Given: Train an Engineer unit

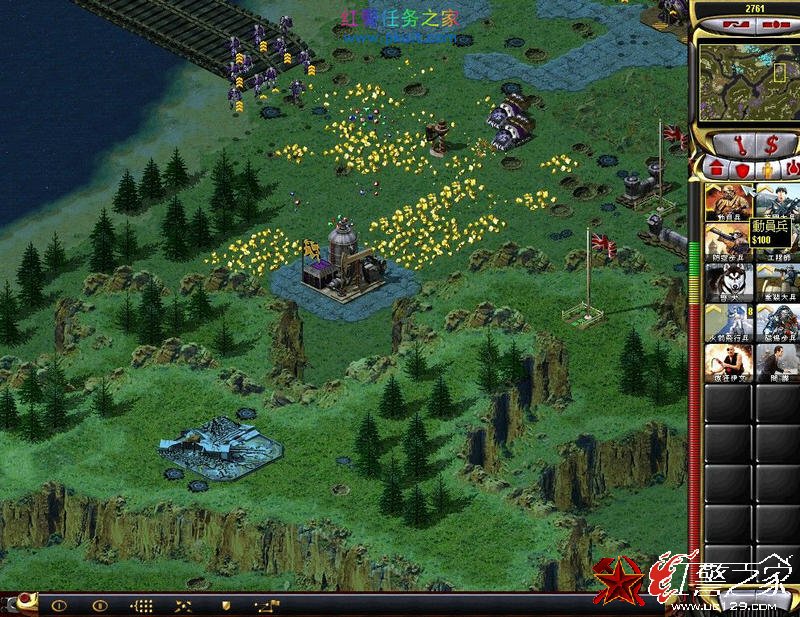Looking at the screenshot, I should [778, 242].
